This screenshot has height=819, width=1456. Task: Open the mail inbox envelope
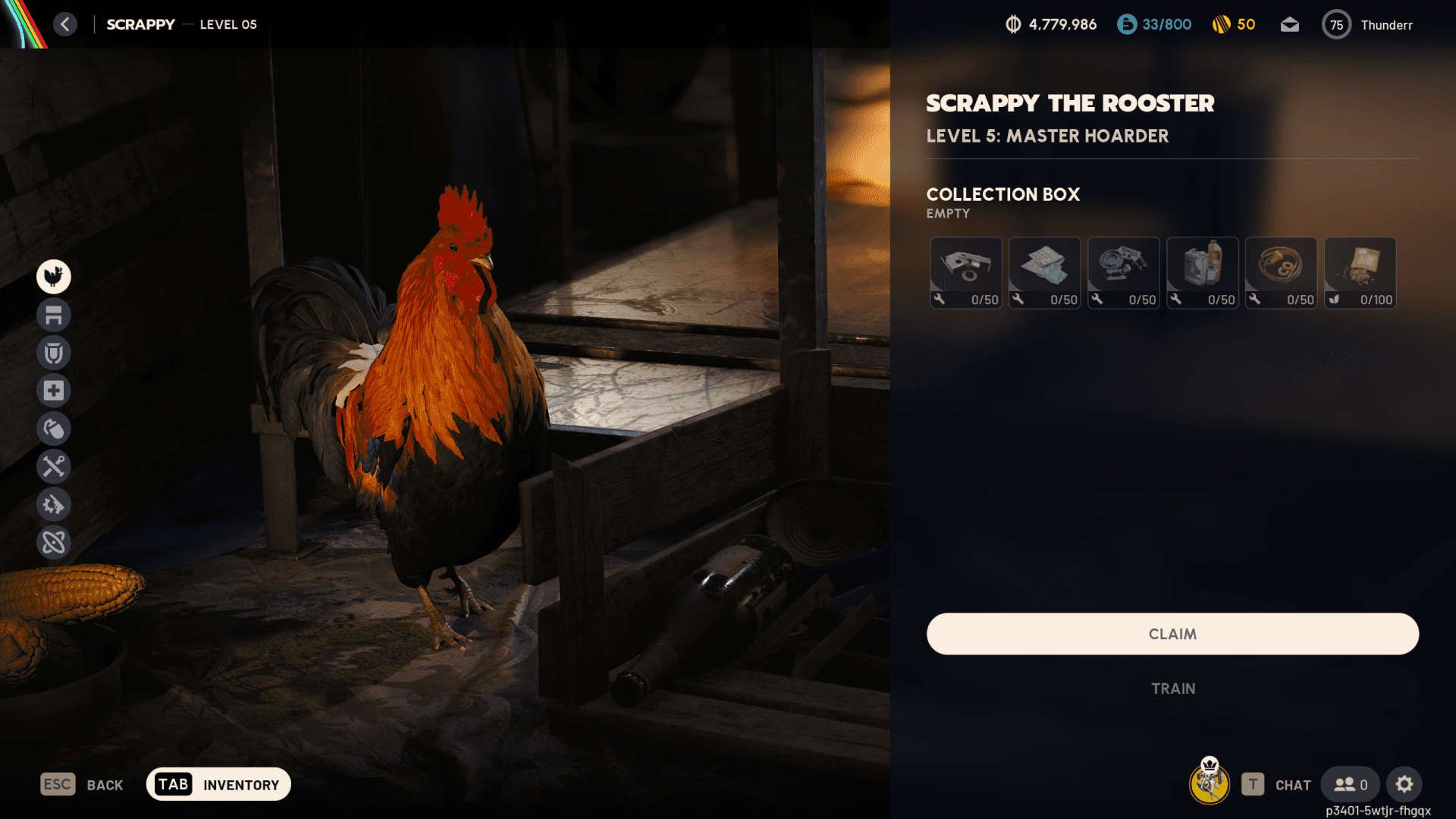tap(1289, 25)
